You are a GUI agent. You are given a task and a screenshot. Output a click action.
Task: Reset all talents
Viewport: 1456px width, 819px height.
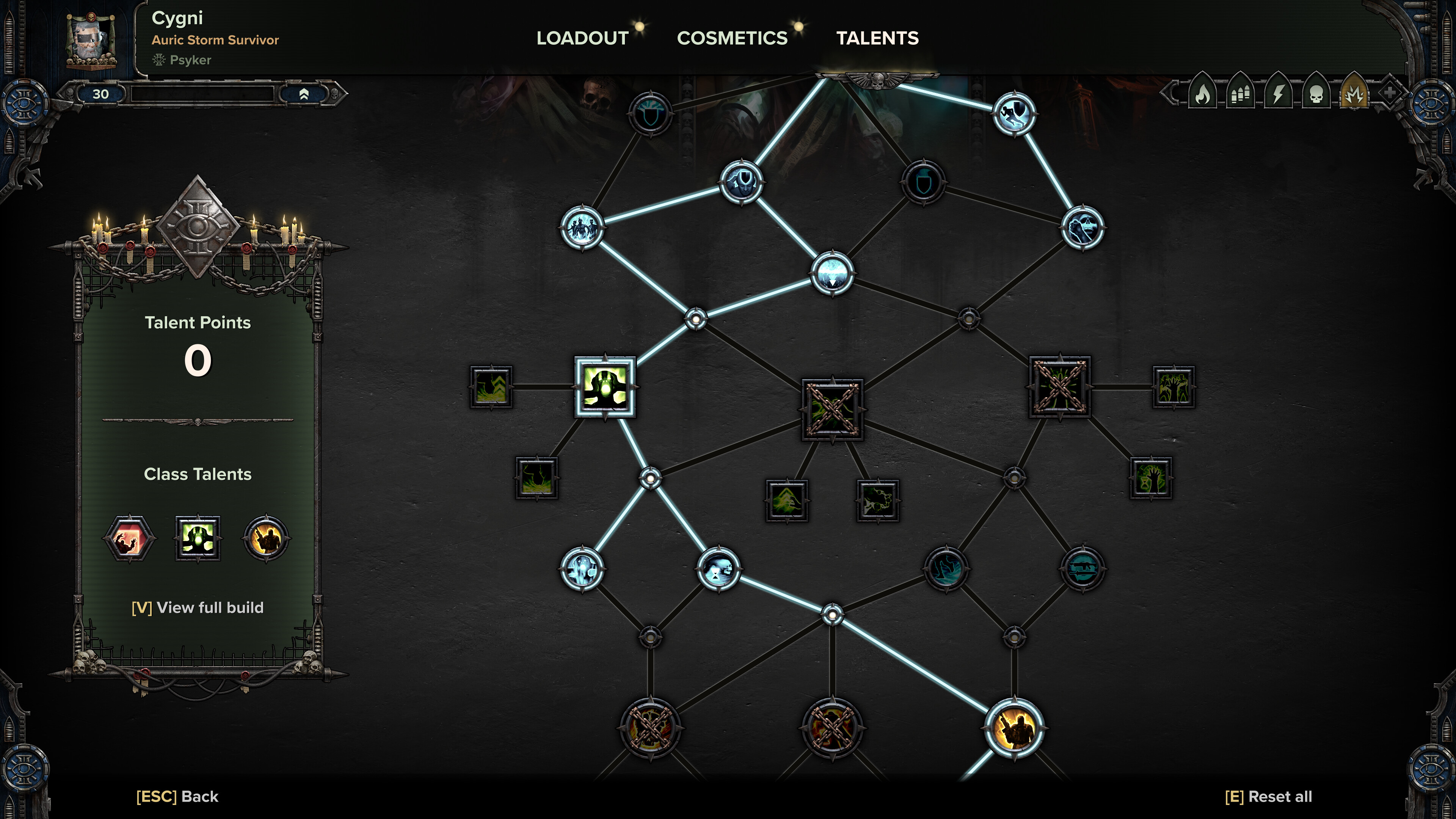(x=1268, y=796)
